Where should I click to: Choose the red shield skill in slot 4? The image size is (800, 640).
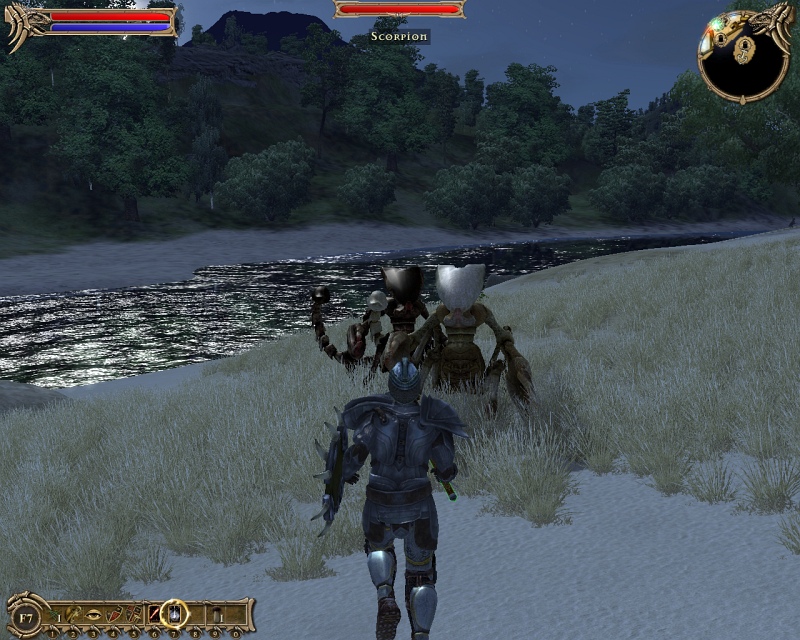coord(114,612)
